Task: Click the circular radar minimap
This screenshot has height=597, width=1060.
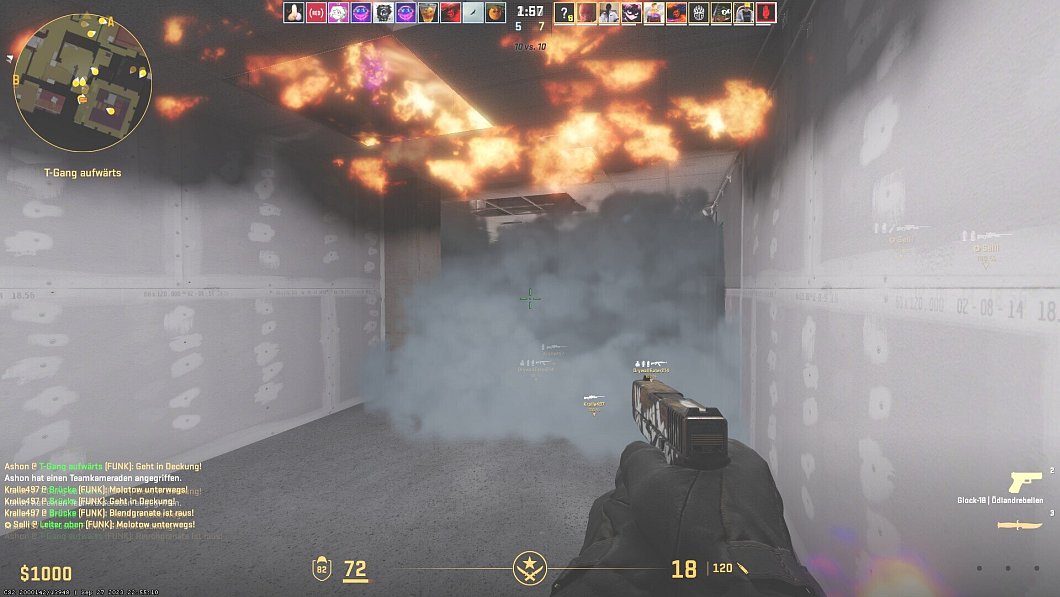Action: [x=82, y=82]
